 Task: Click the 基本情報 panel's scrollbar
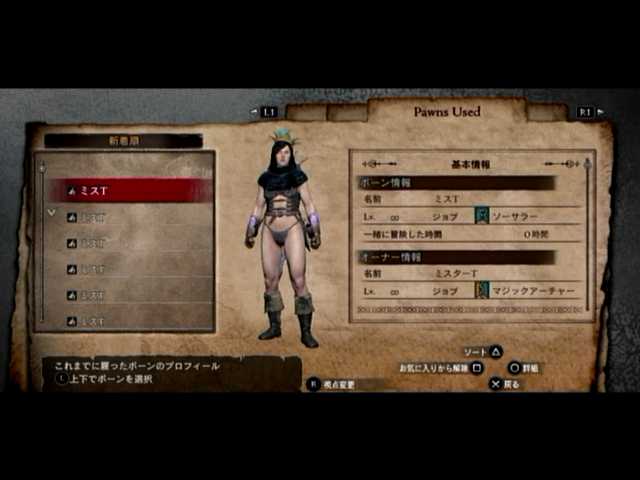587,240
